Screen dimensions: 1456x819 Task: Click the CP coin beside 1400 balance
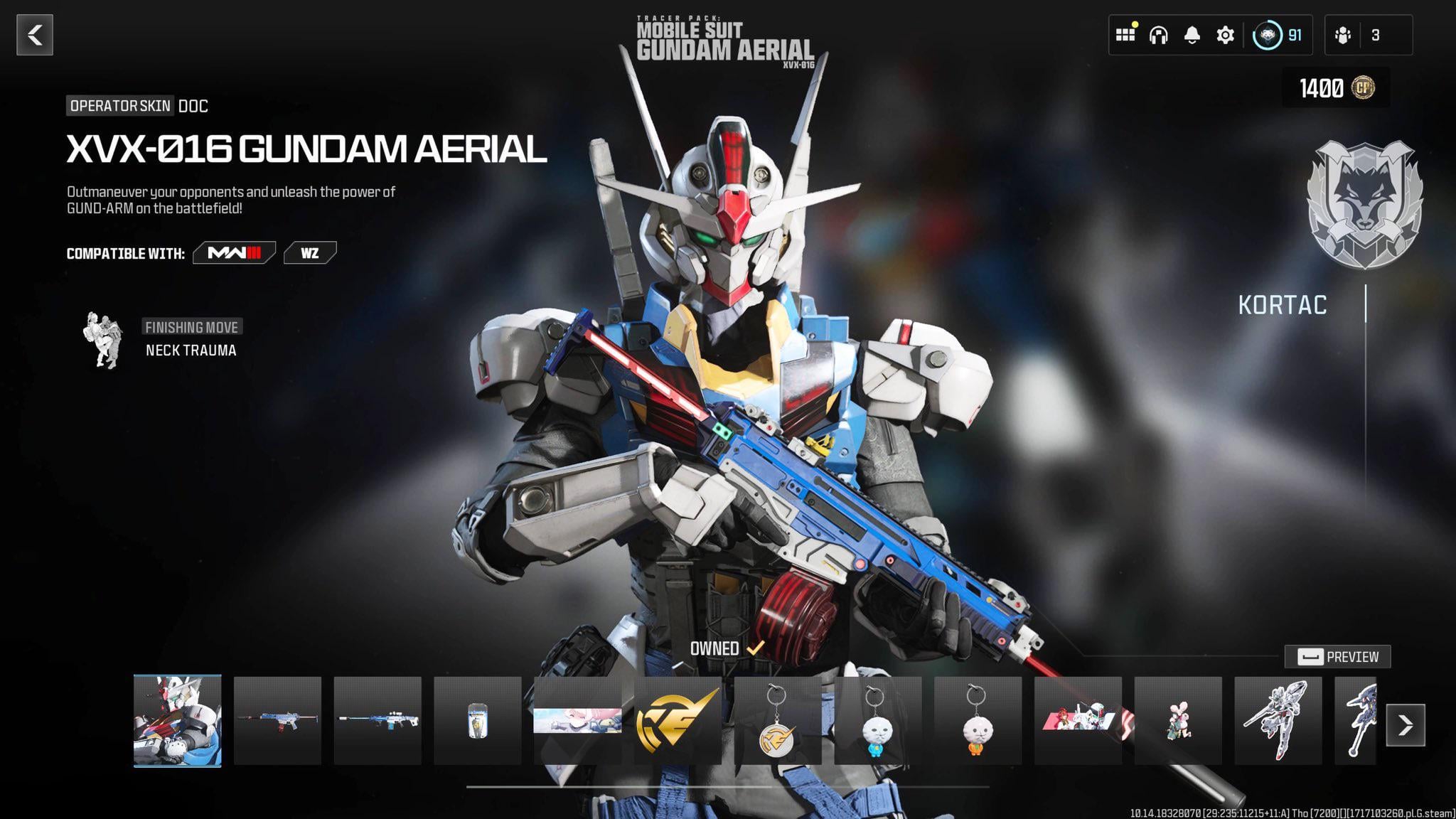click(x=1364, y=87)
